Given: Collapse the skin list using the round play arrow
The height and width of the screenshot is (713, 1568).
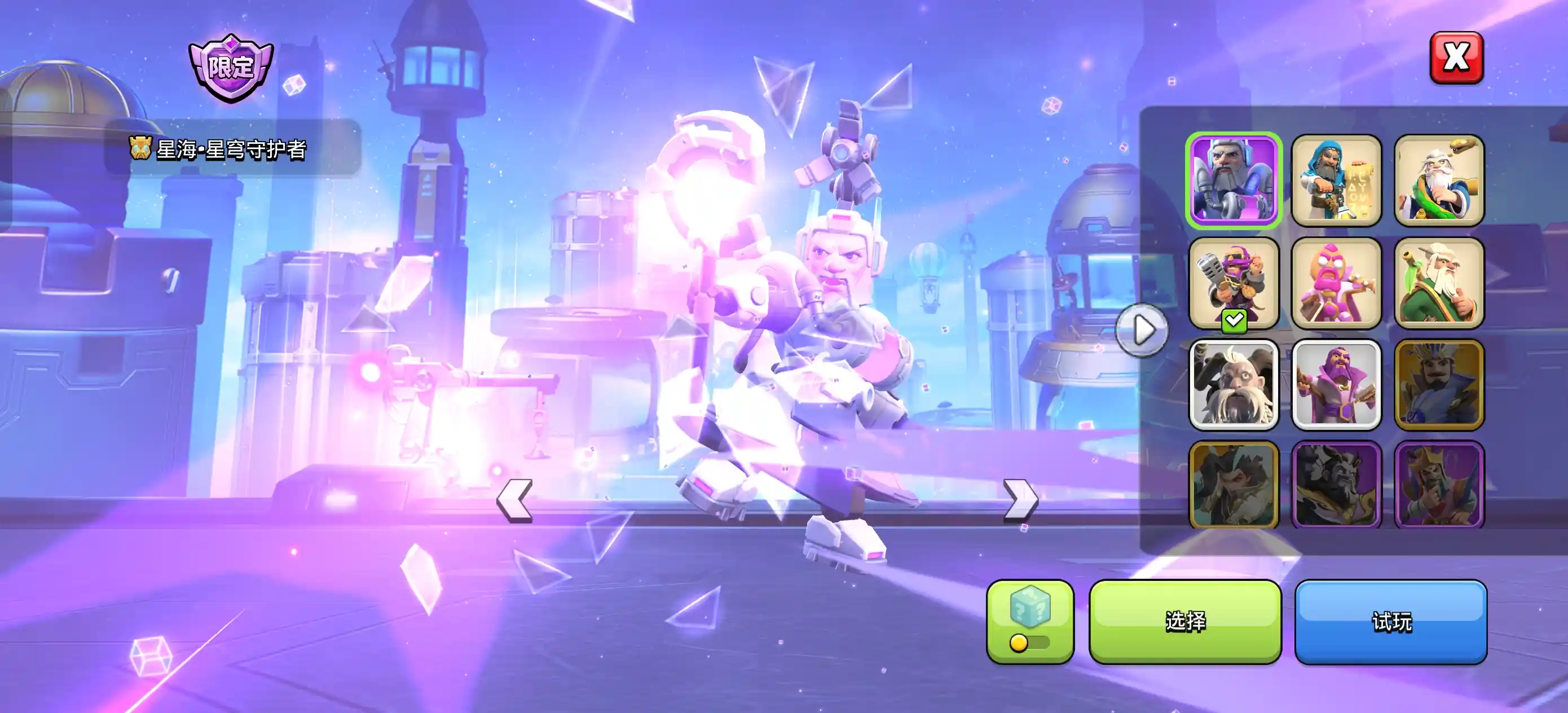Looking at the screenshot, I should pos(1143,330).
